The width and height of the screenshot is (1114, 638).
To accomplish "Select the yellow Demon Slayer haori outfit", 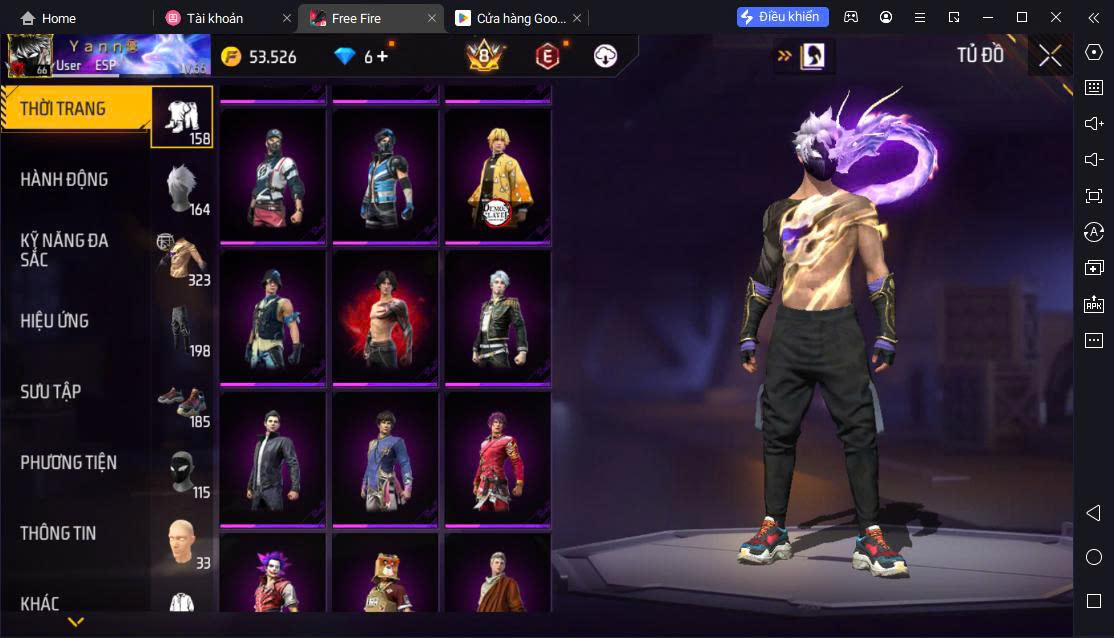I will [497, 175].
